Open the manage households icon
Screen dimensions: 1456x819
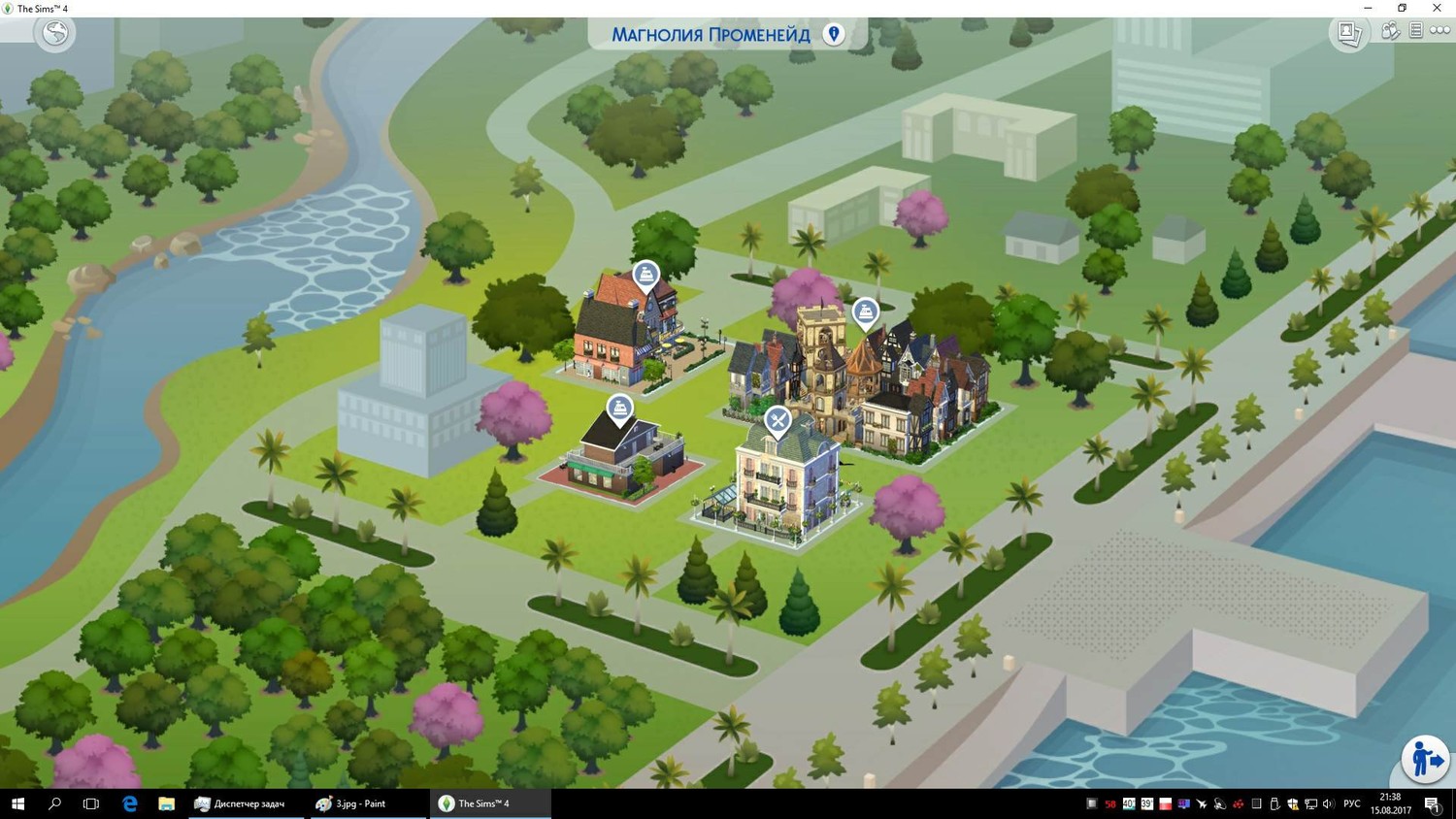click(x=1391, y=31)
